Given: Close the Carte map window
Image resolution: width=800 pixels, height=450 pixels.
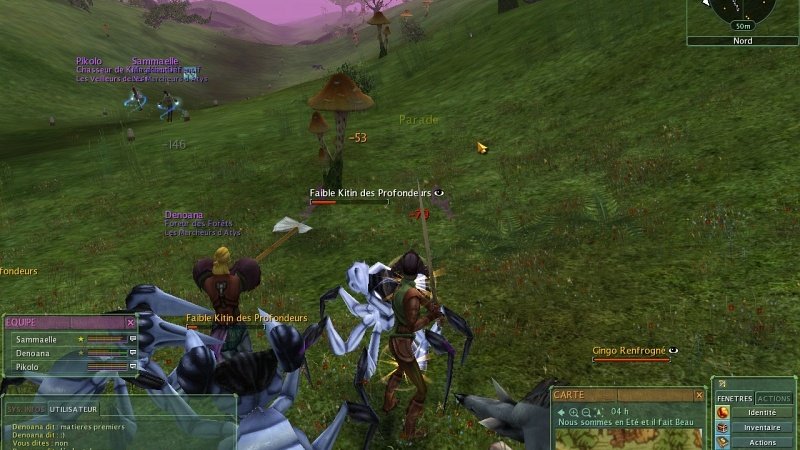Looking at the screenshot, I should (x=698, y=395).
